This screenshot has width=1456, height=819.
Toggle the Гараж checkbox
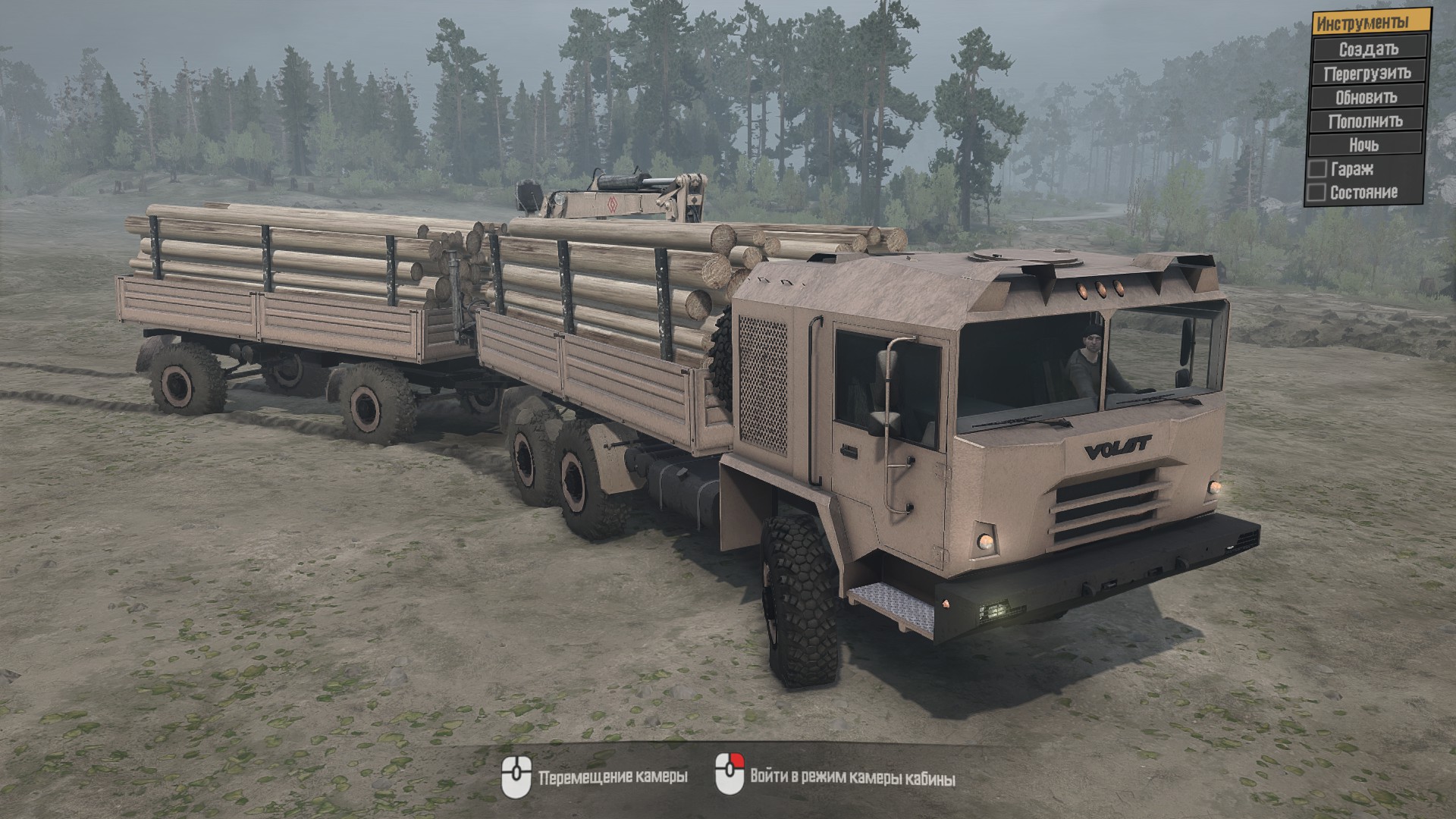pyautogui.click(x=1318, y=169)
